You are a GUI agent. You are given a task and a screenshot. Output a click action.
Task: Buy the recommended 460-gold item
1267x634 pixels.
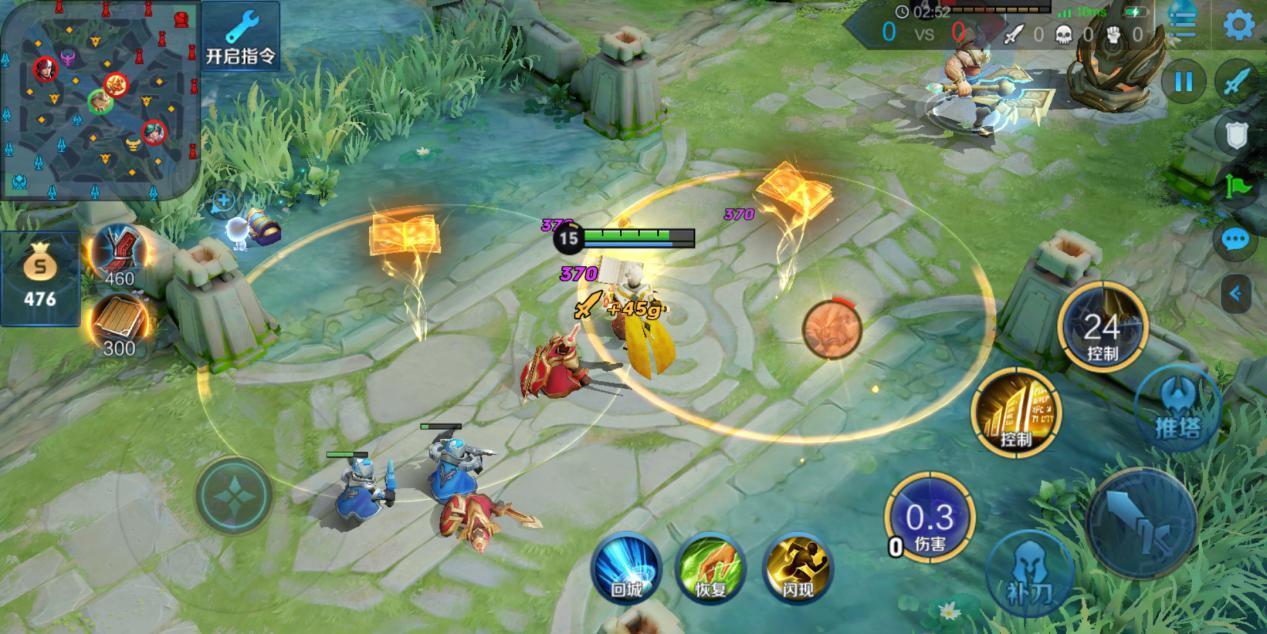point(120,253)
